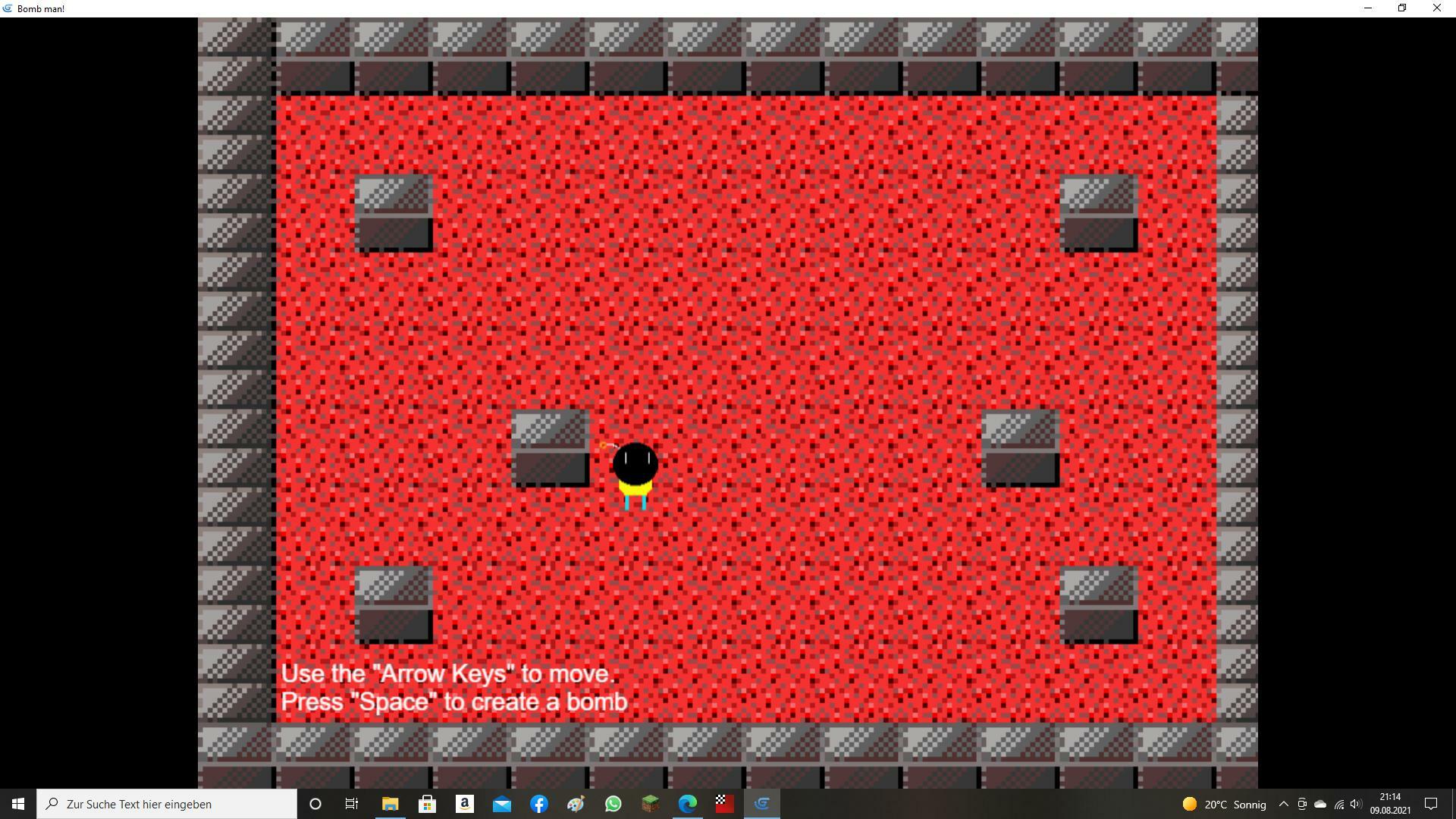Open OneDrive from the system tray
Image resolution: width=1456 pixels, height=819 pixels.
1321,804
